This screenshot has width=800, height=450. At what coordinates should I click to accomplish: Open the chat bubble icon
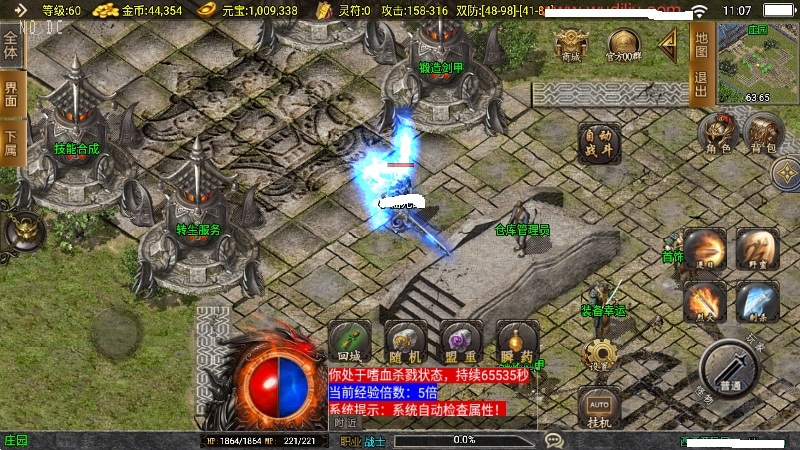[554, 440]
